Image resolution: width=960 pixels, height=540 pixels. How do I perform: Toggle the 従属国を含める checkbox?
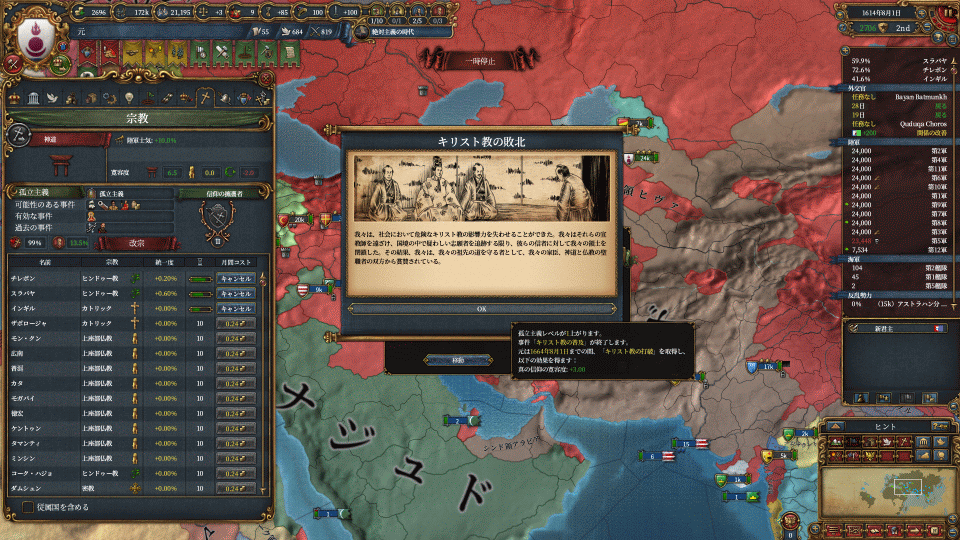(x=29, y=507)
